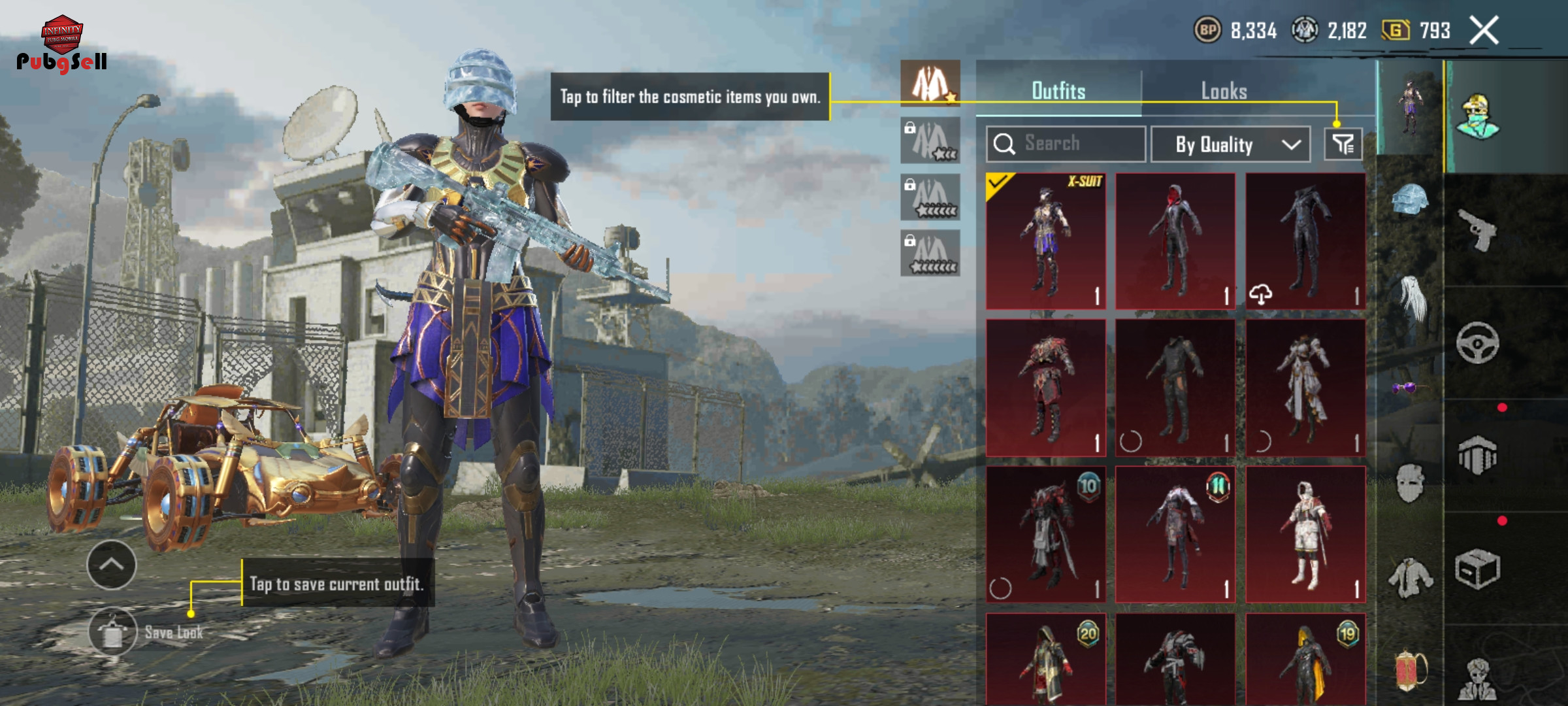Select the Outfits tab
Image resolution: width=1568 pixels, height=706 pixels.
[x=1058, y=91]
